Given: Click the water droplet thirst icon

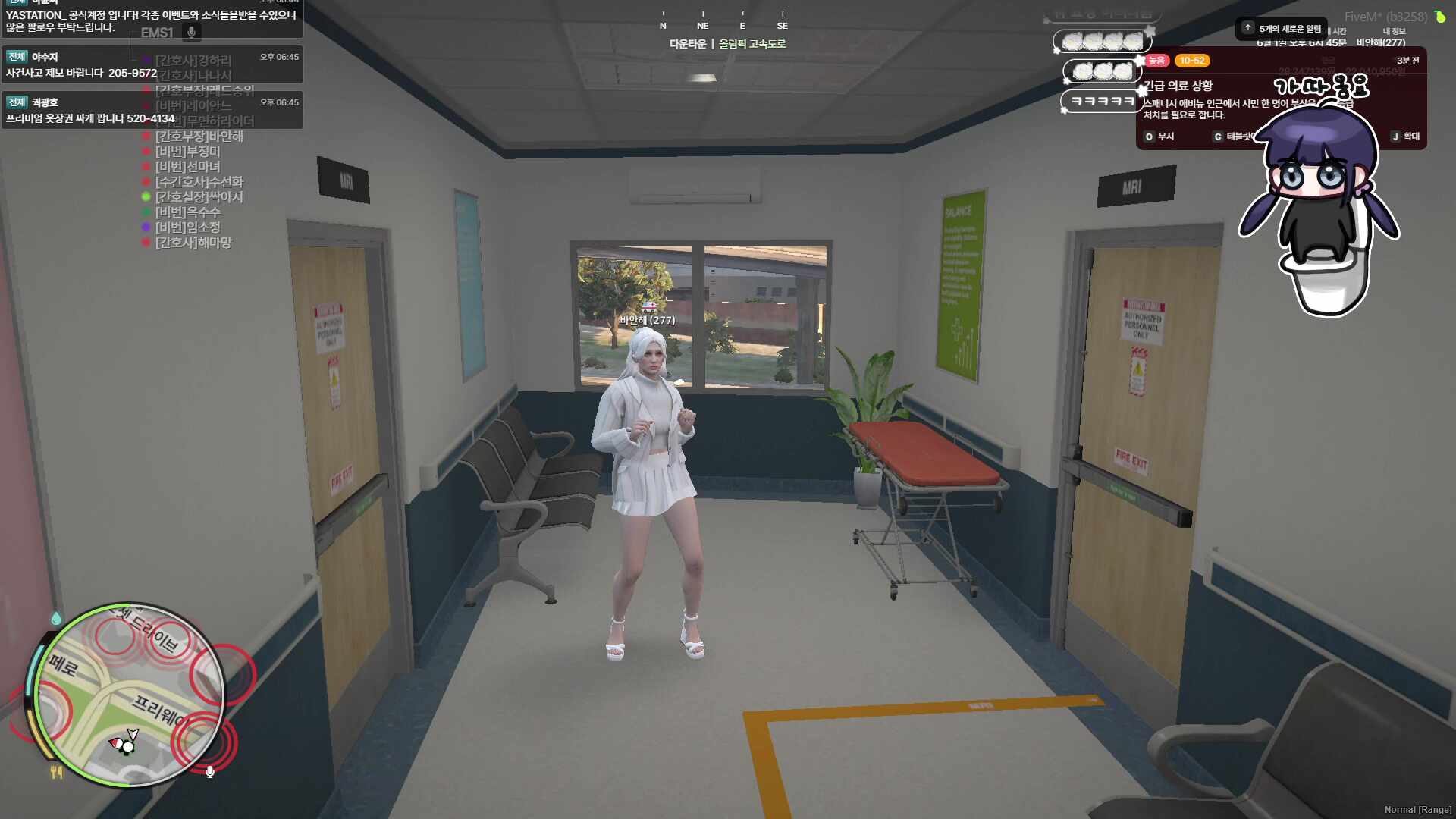Looking at the screenshot, I should tap(56, 619).
